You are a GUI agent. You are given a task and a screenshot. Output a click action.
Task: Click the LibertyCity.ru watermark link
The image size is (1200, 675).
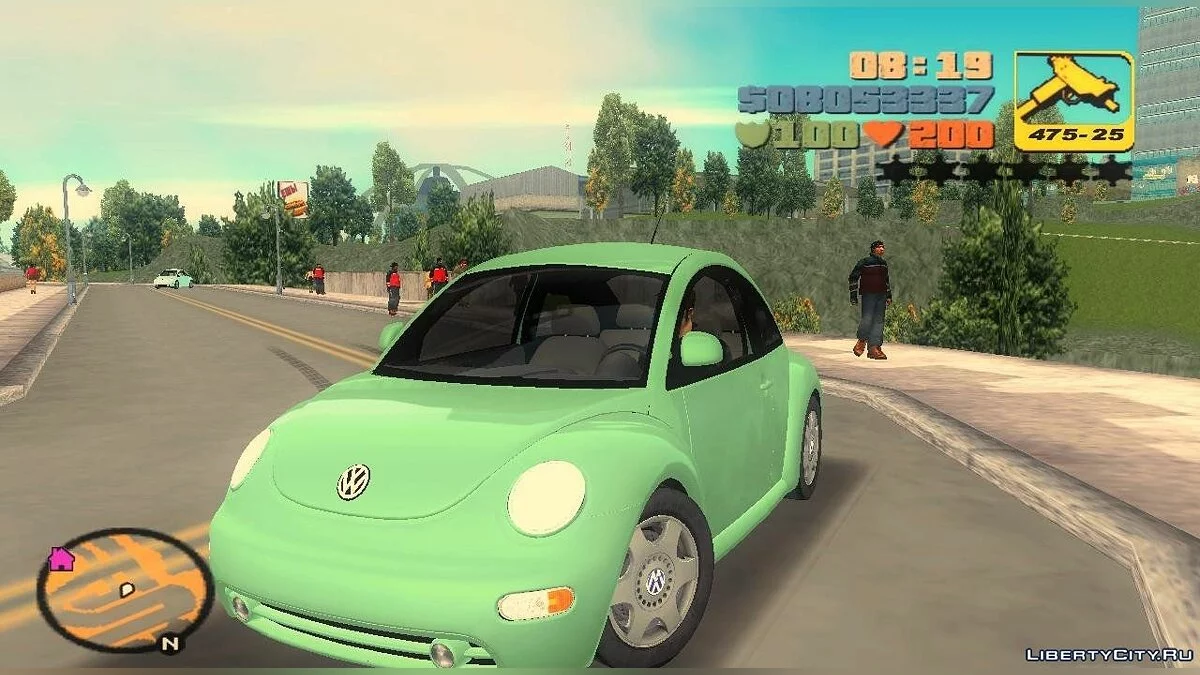pos(1108,654)
